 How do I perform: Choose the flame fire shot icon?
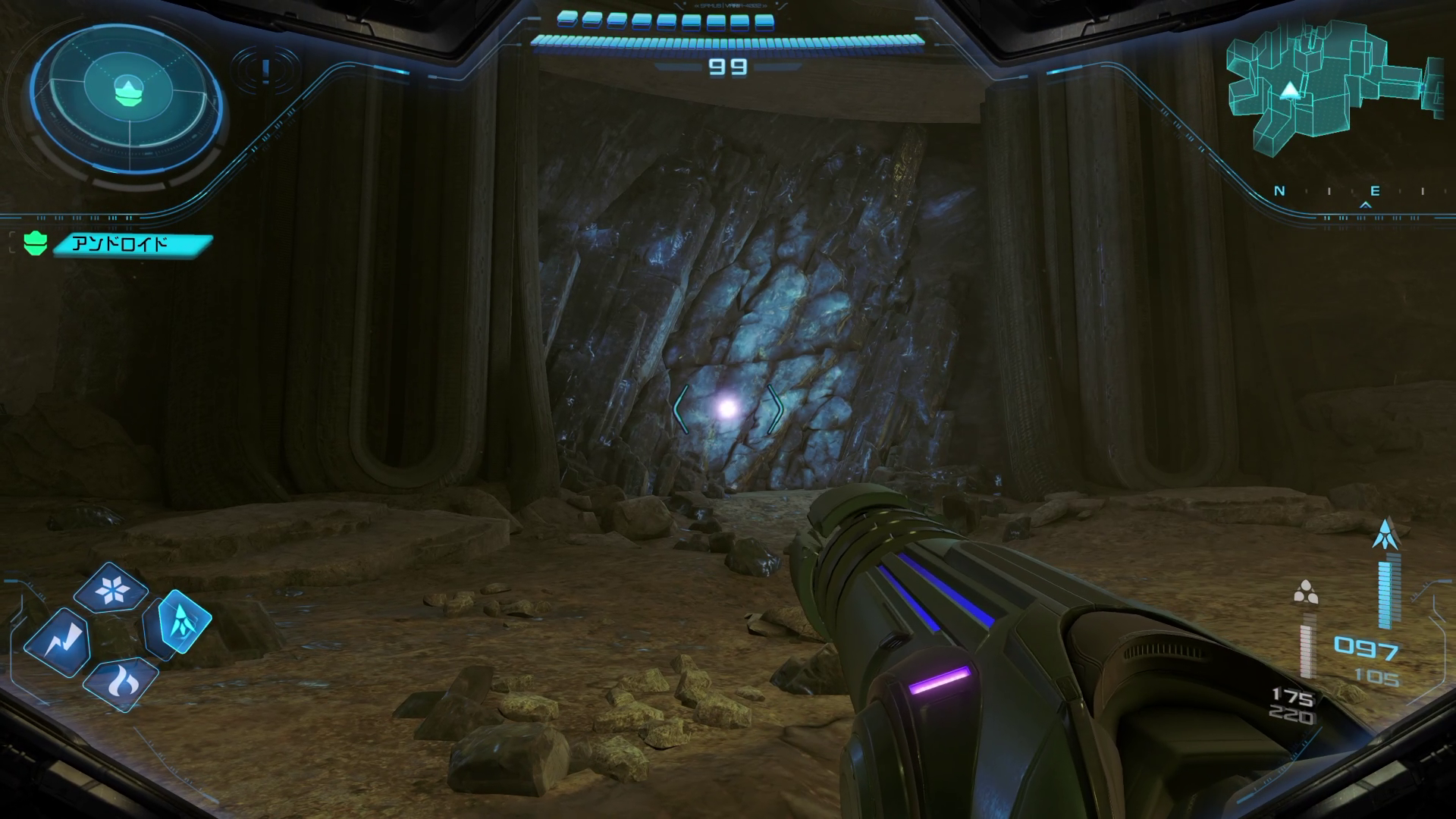pos(121,683)
